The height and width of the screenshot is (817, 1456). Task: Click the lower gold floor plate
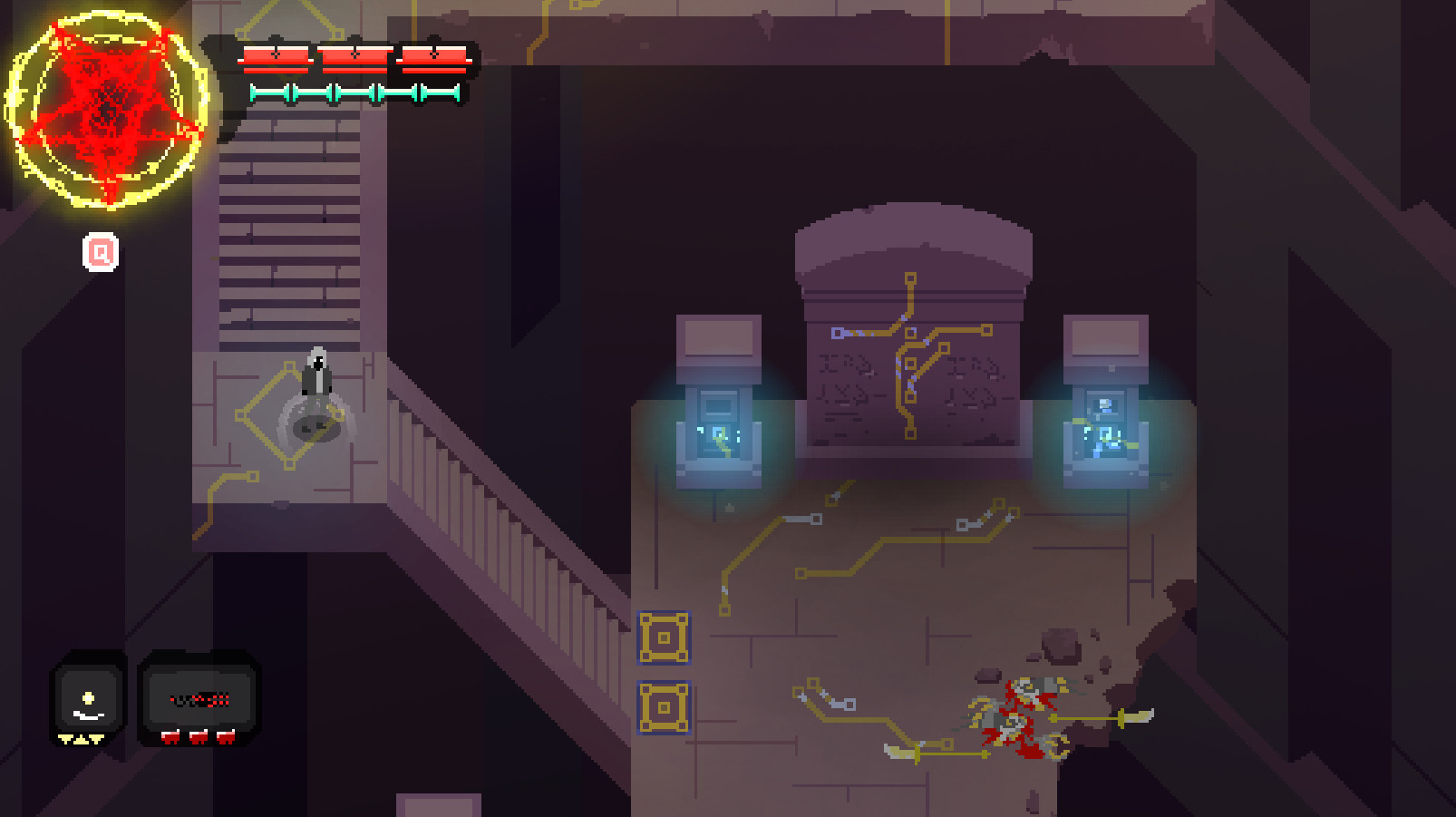tap(665, 707)
